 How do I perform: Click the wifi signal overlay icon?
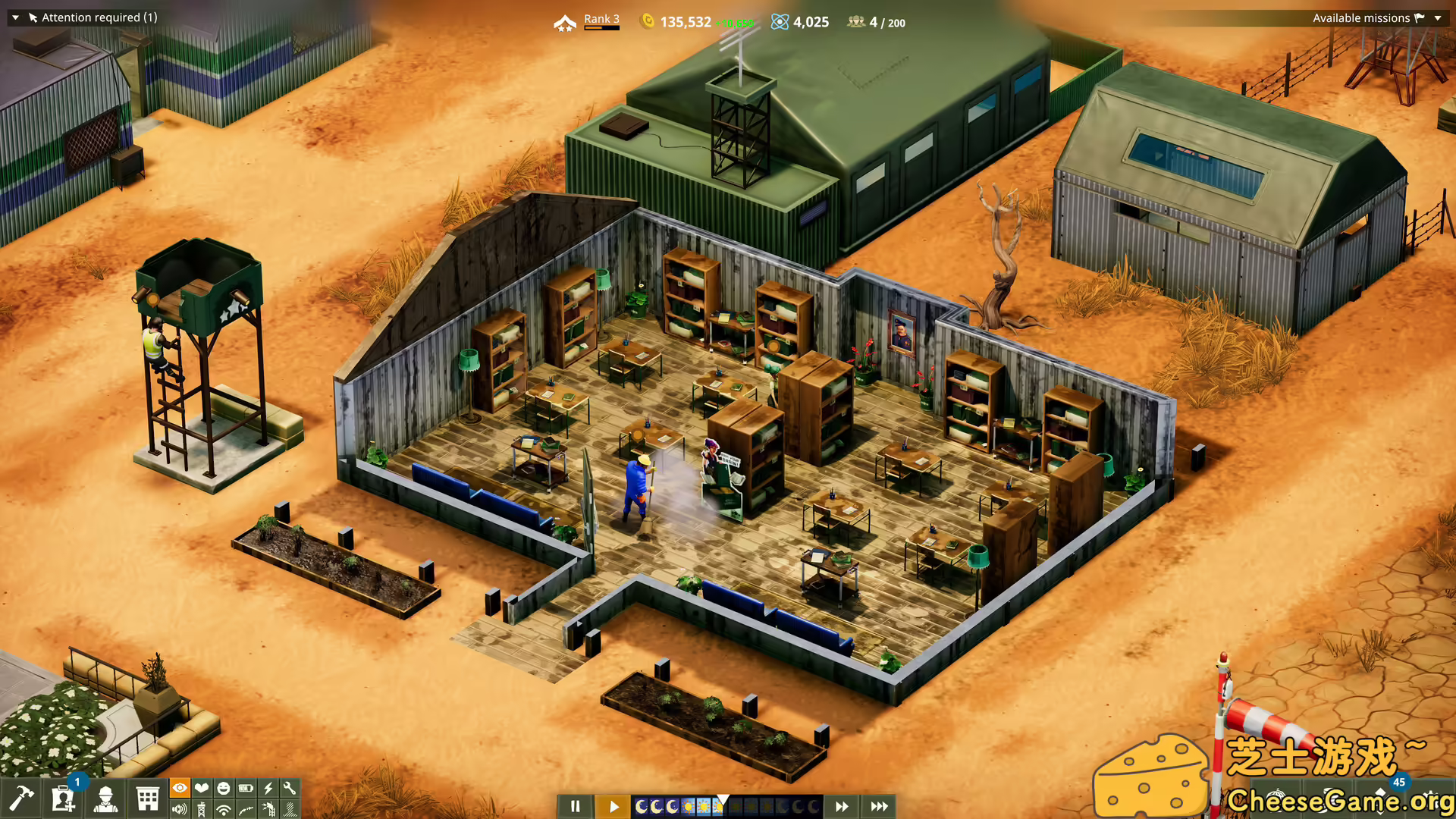click(223, 808)
